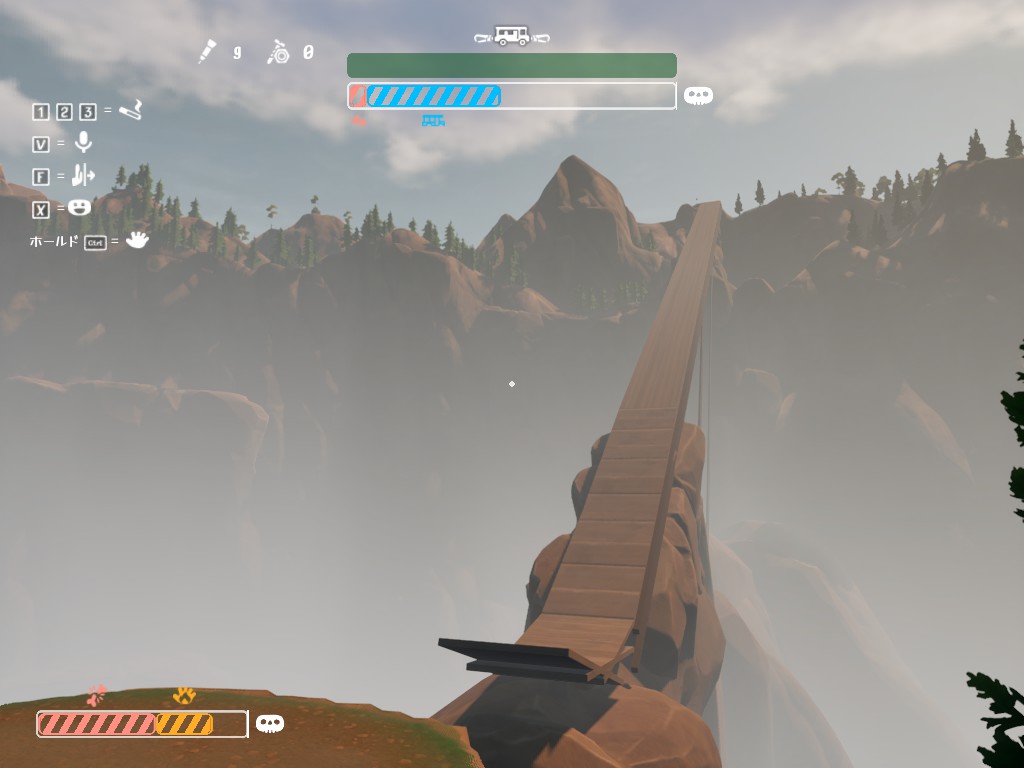Select the orange flame status icon
The width and height of the screenshot is (1024, 768).
pyautogui.click(x=184, y=695)
